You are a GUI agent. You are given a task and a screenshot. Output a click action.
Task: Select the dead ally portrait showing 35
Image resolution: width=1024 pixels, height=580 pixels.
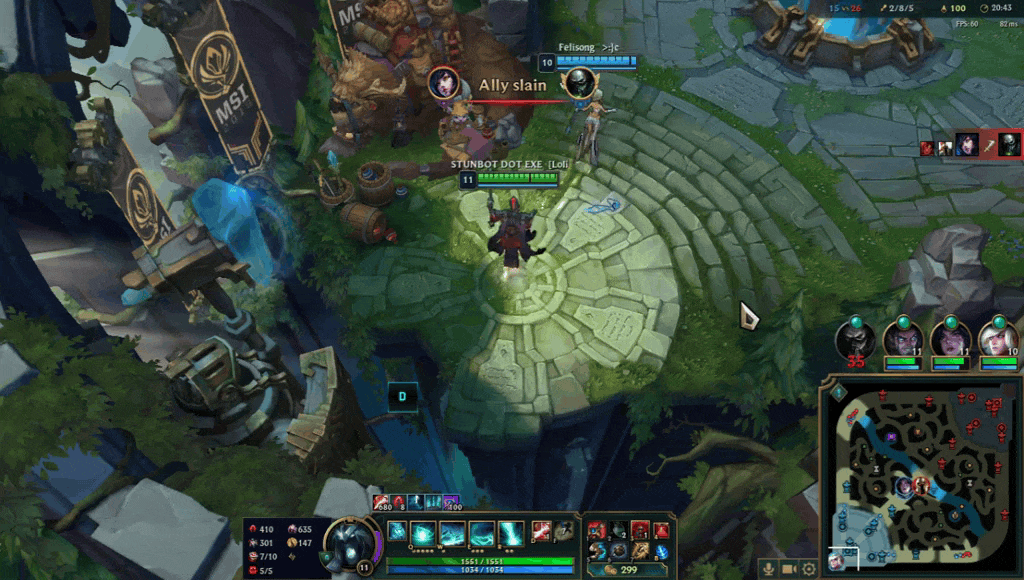(x=856, y=339)
